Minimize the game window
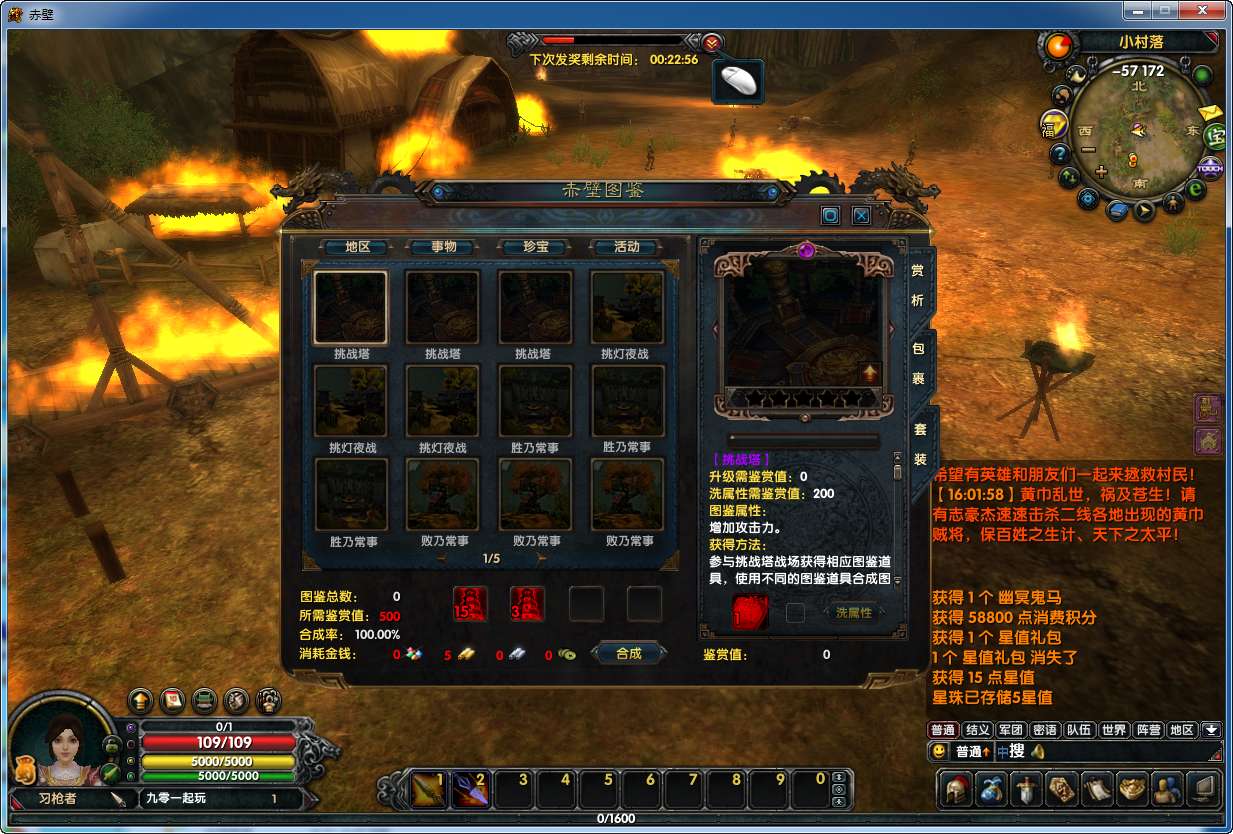 click(1135, 11)
